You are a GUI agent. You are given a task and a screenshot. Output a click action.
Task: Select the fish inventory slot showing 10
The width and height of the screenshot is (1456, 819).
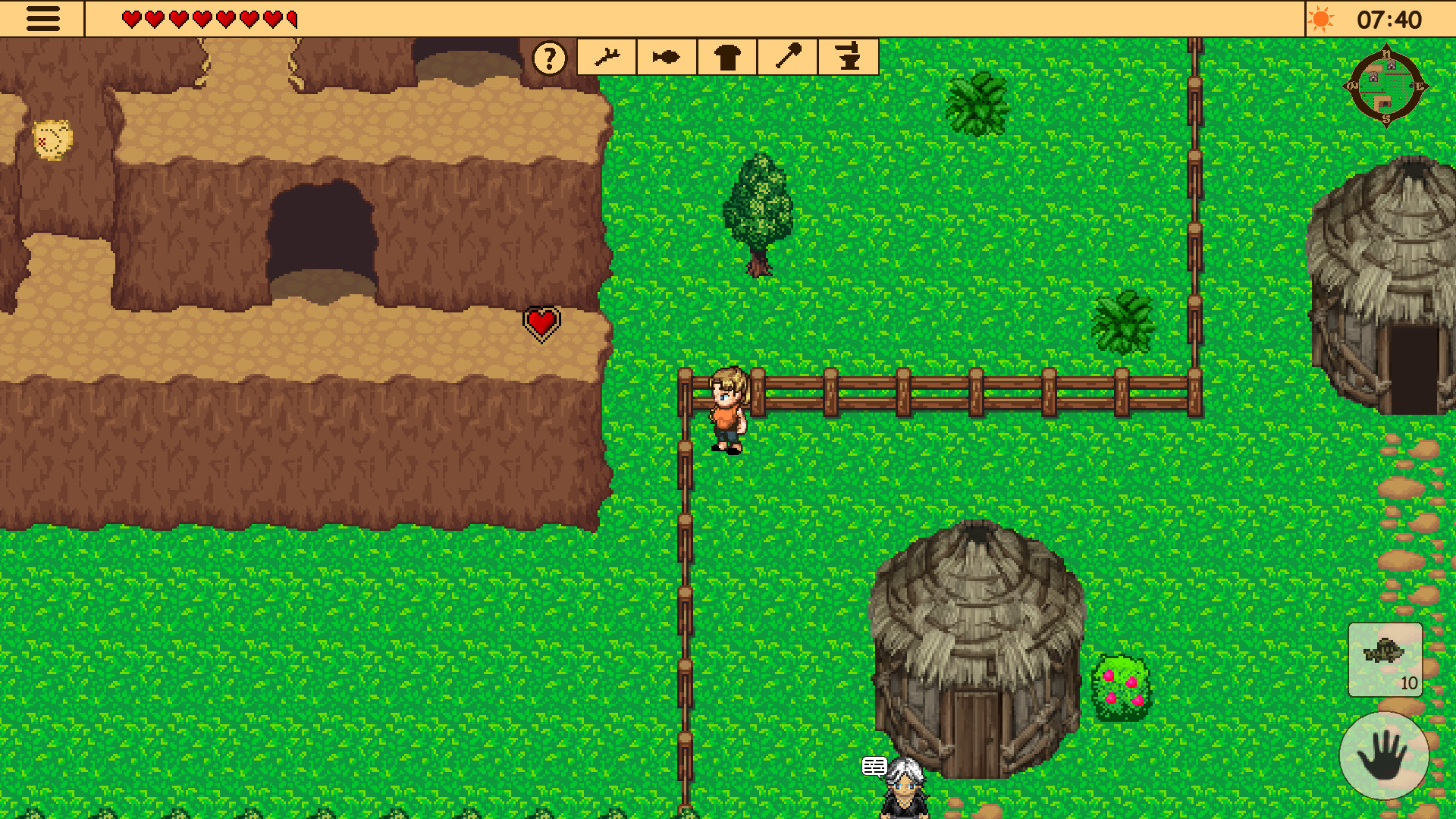tap(1385, 661)
